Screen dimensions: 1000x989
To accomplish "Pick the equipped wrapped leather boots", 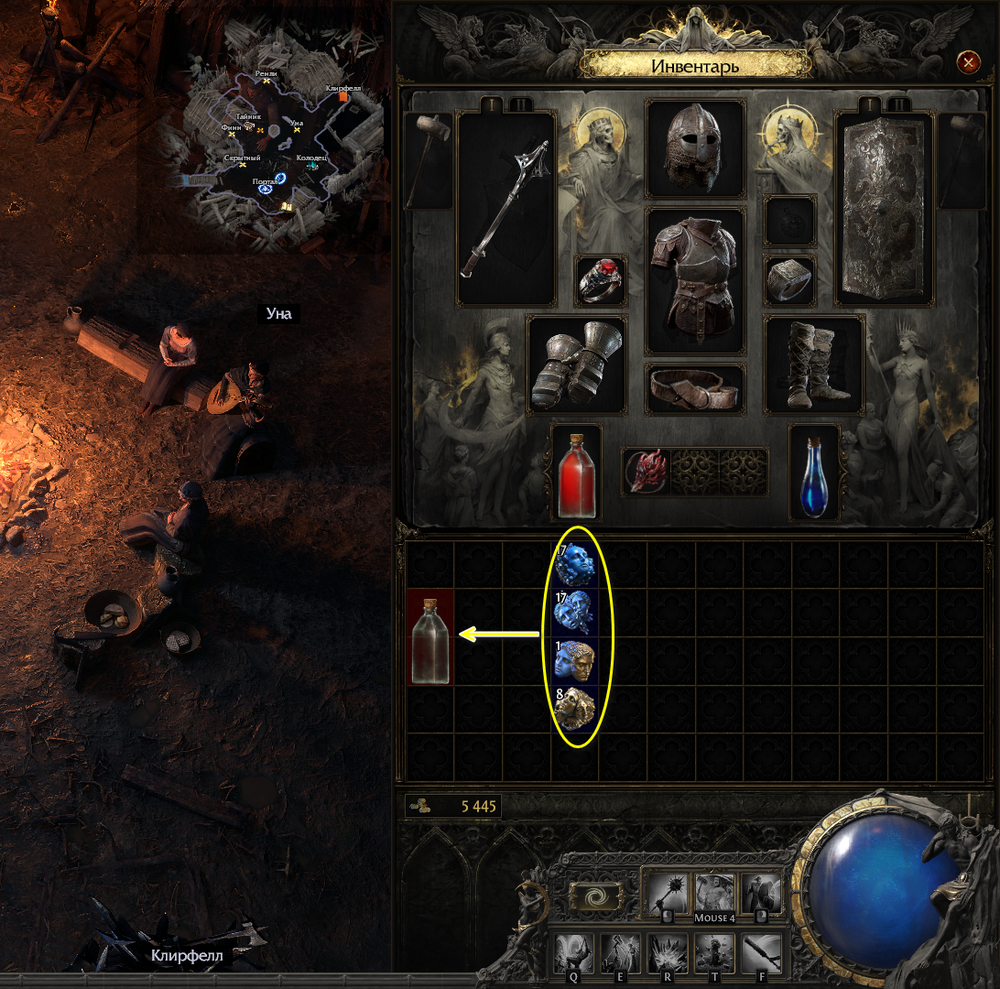I will pos(814,364).
